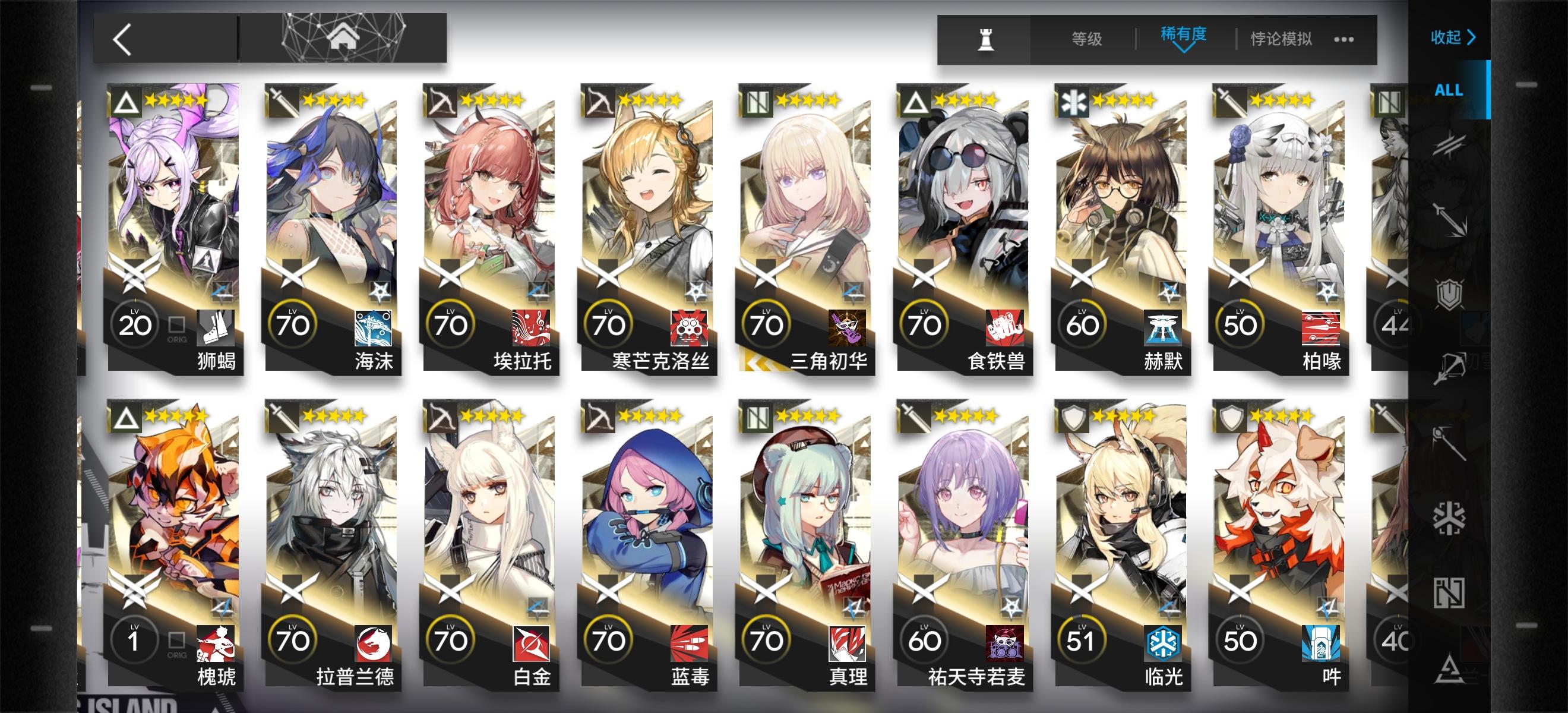Click the home button in the header
Screen dimensions: 1568x713
[344, 38]
